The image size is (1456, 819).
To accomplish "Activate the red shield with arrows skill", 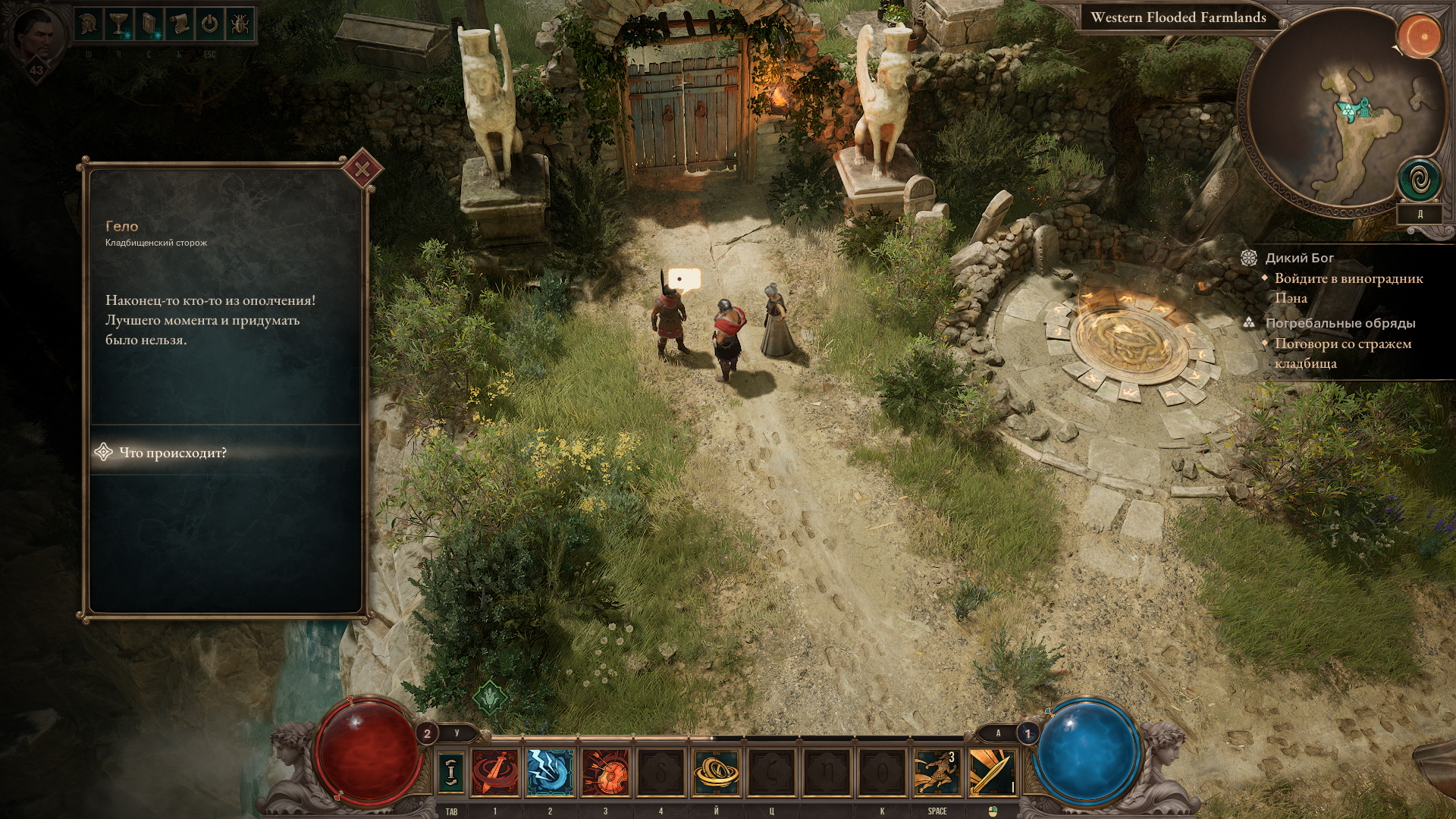I will tap(605, 771).
